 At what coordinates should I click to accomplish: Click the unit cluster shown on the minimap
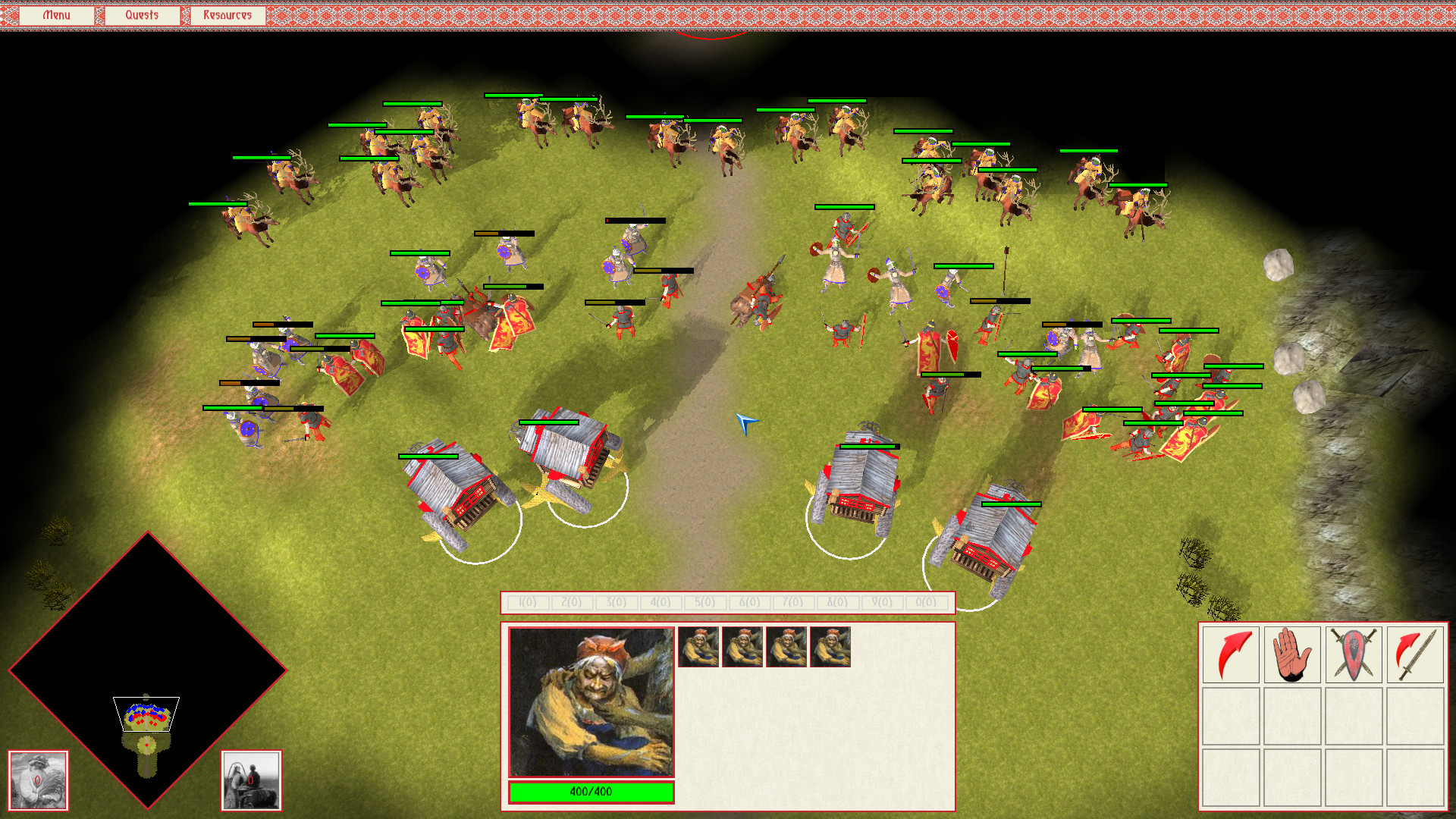(146, 713)
